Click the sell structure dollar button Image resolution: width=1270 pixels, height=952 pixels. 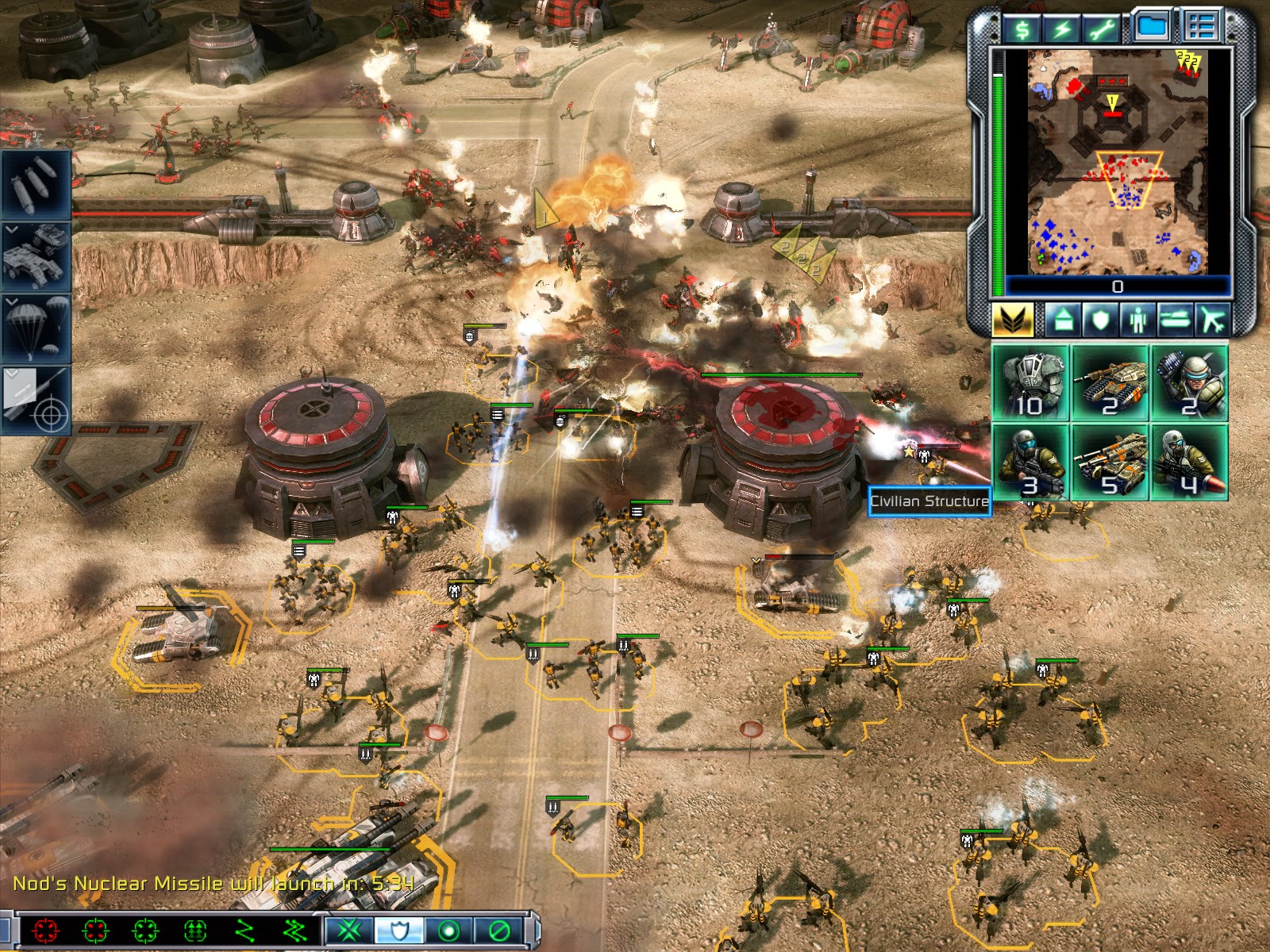click(x=1023, y=29)
